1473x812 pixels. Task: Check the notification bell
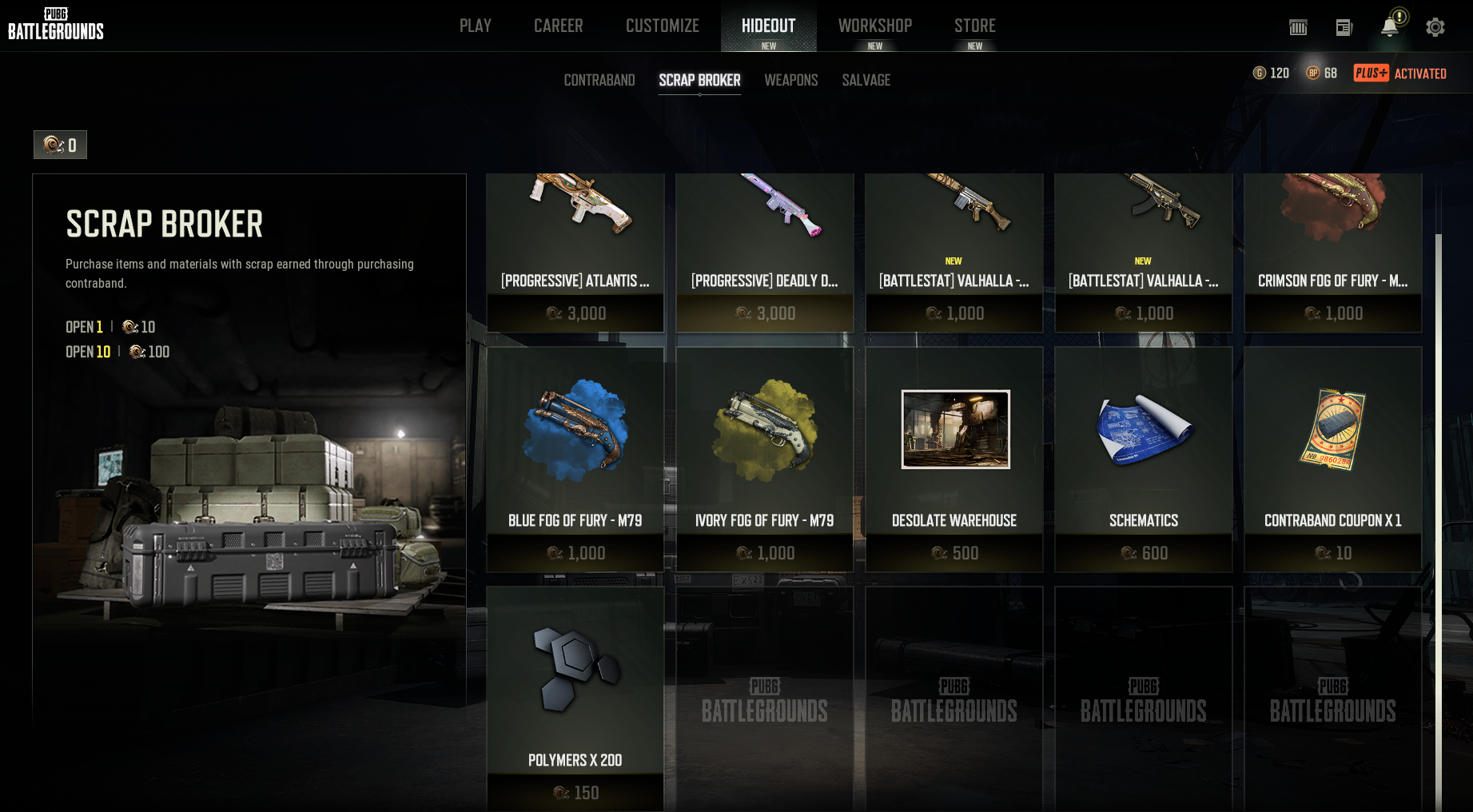1389,27
